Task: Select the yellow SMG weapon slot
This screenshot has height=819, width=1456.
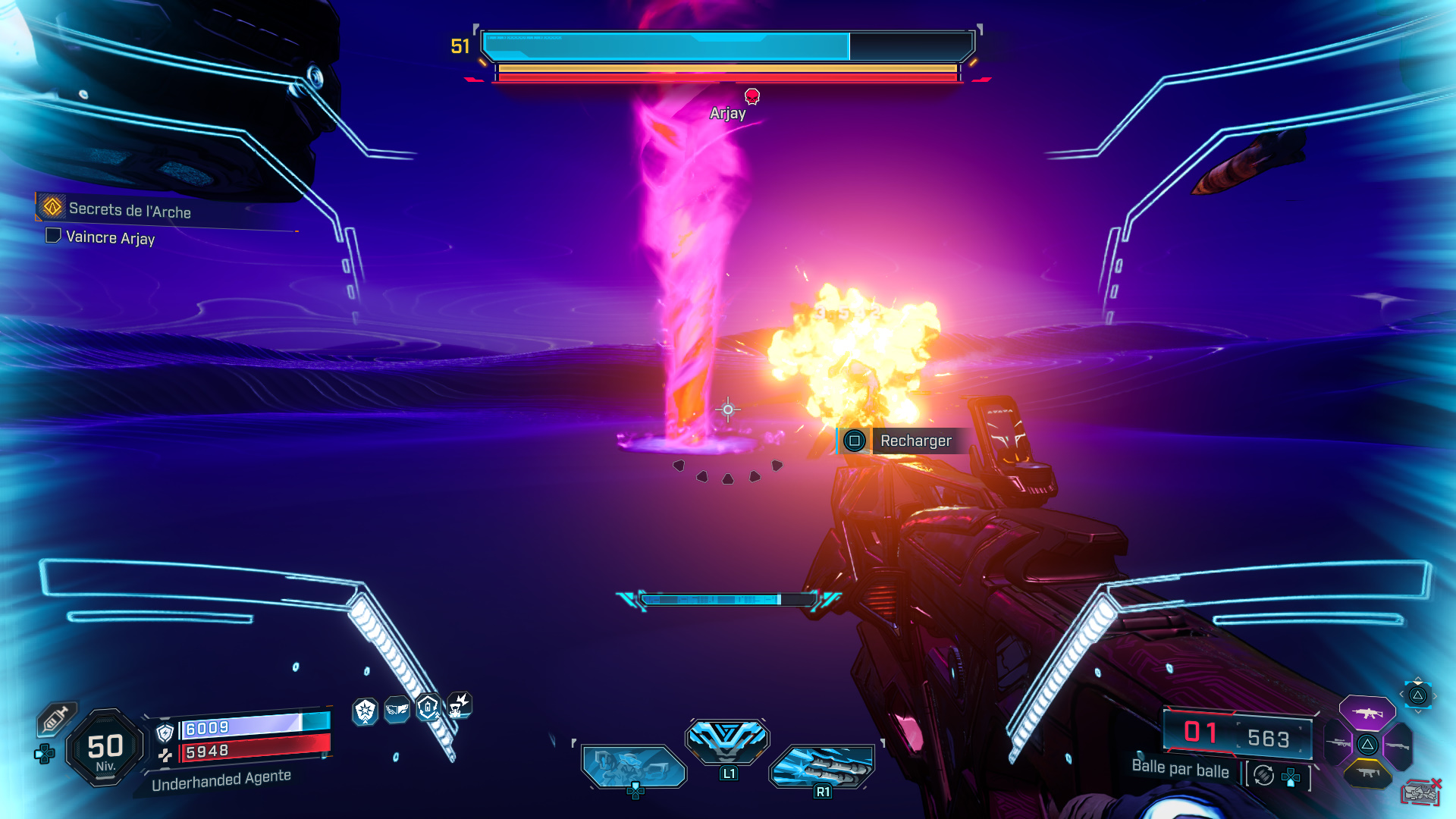Action: coord(1369,772)
